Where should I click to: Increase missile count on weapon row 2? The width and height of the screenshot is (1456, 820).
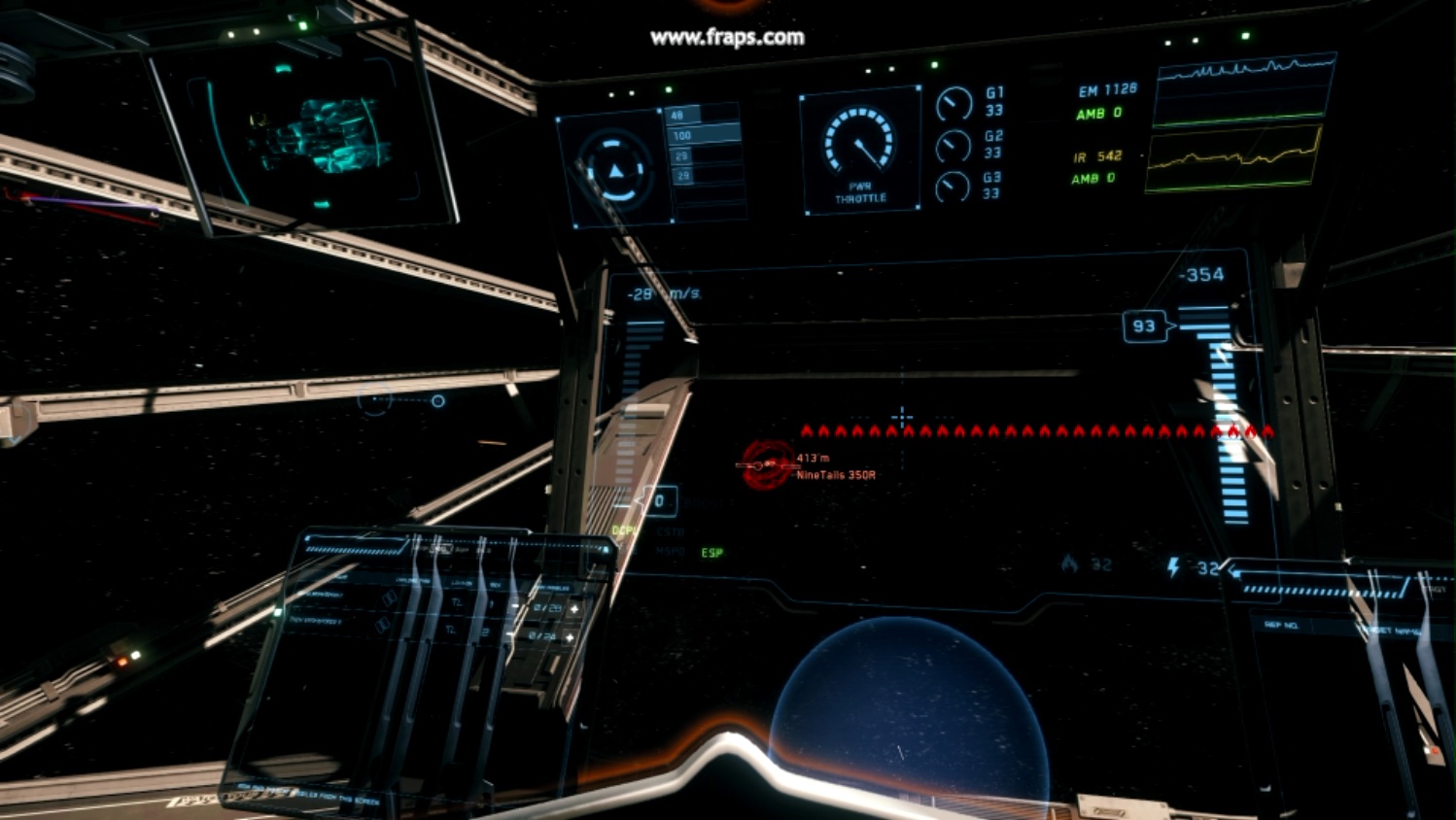coord(571,637)
